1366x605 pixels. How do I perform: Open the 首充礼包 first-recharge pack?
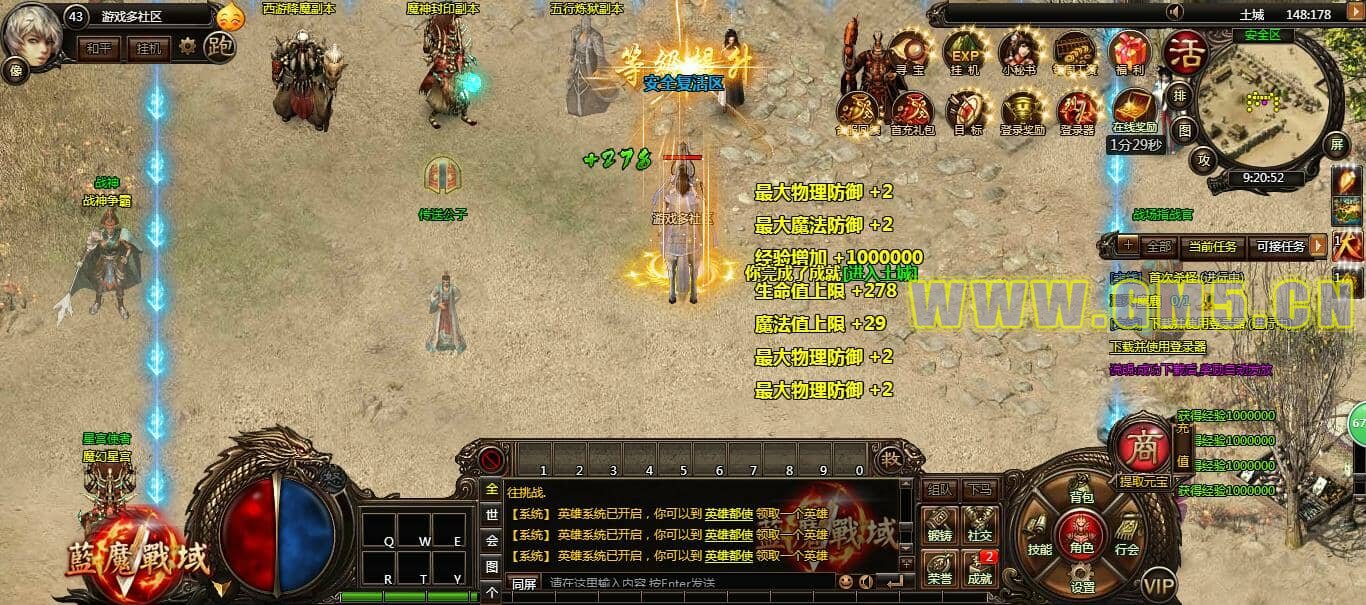point(912,110)
